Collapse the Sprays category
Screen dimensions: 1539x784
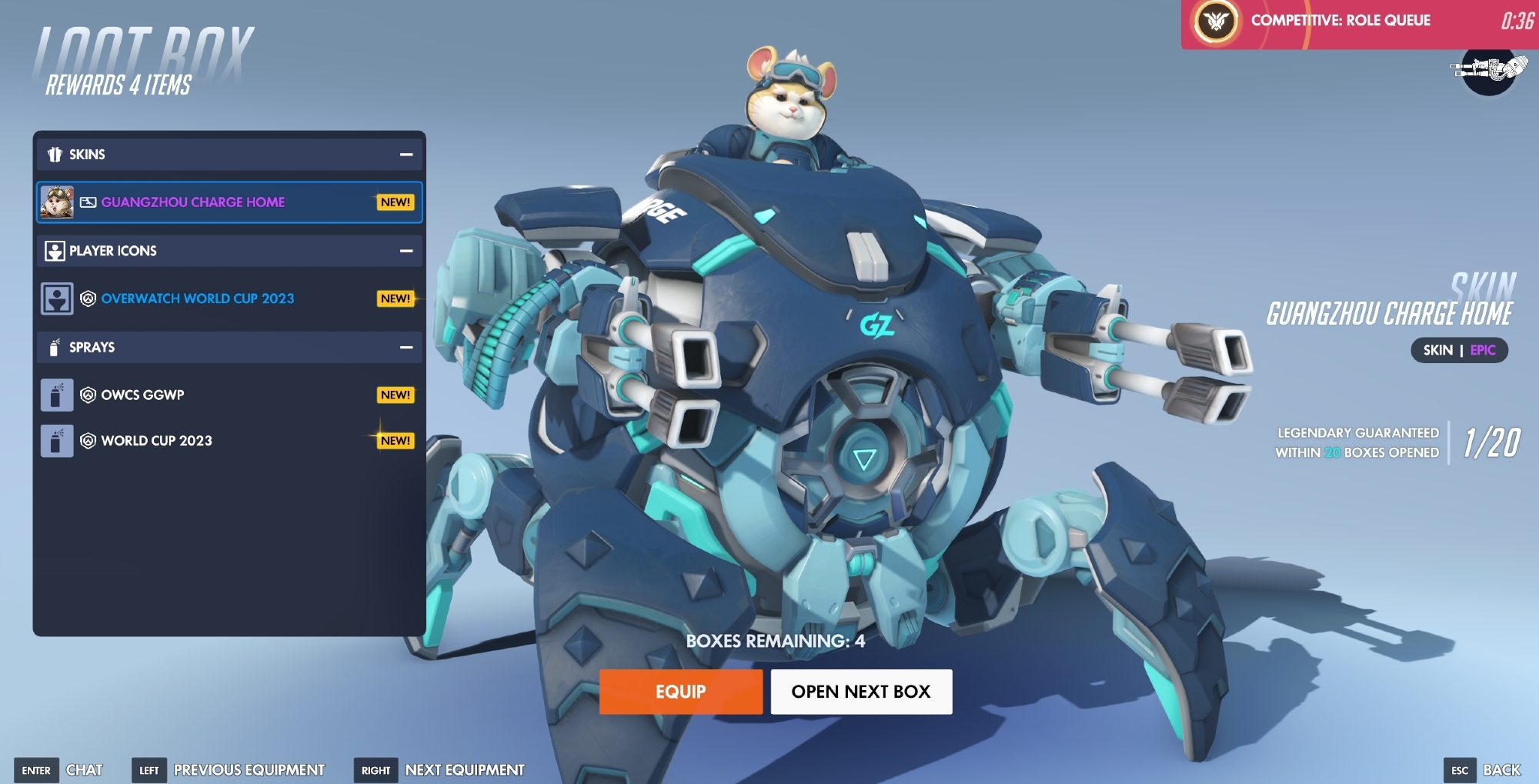(406, 348)
